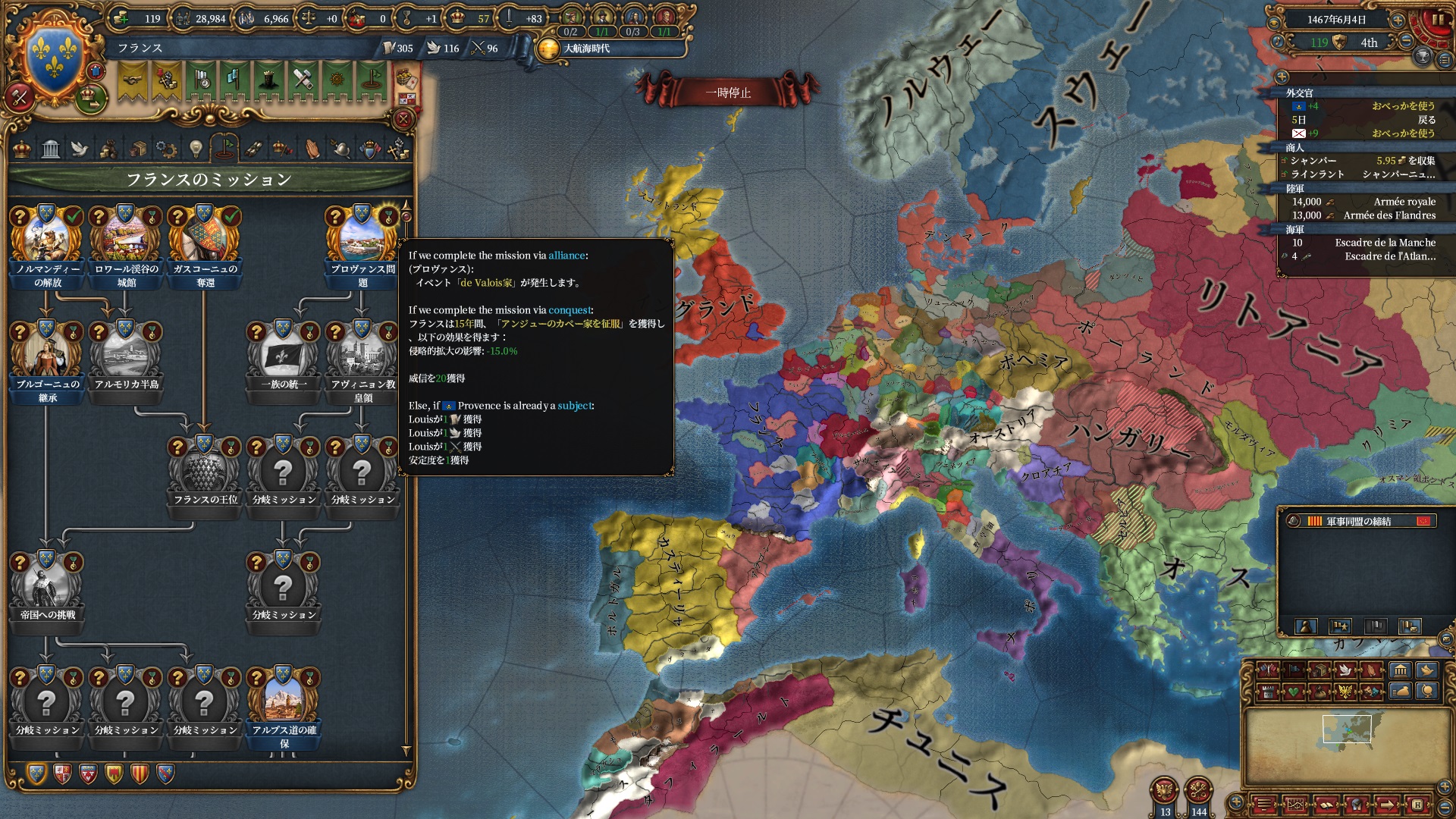
Task: Click the 一時停止 paused banner
Action: click(x=728, y=93)
